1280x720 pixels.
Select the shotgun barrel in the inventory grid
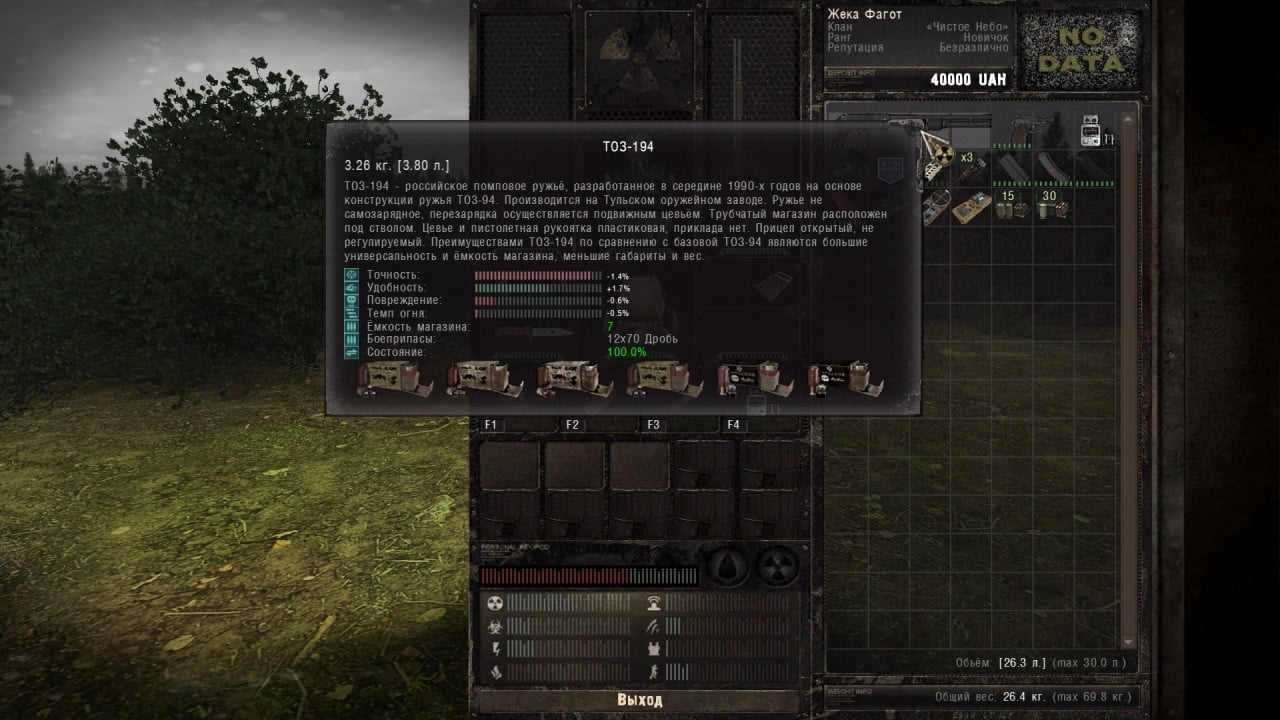coord(960,124)
